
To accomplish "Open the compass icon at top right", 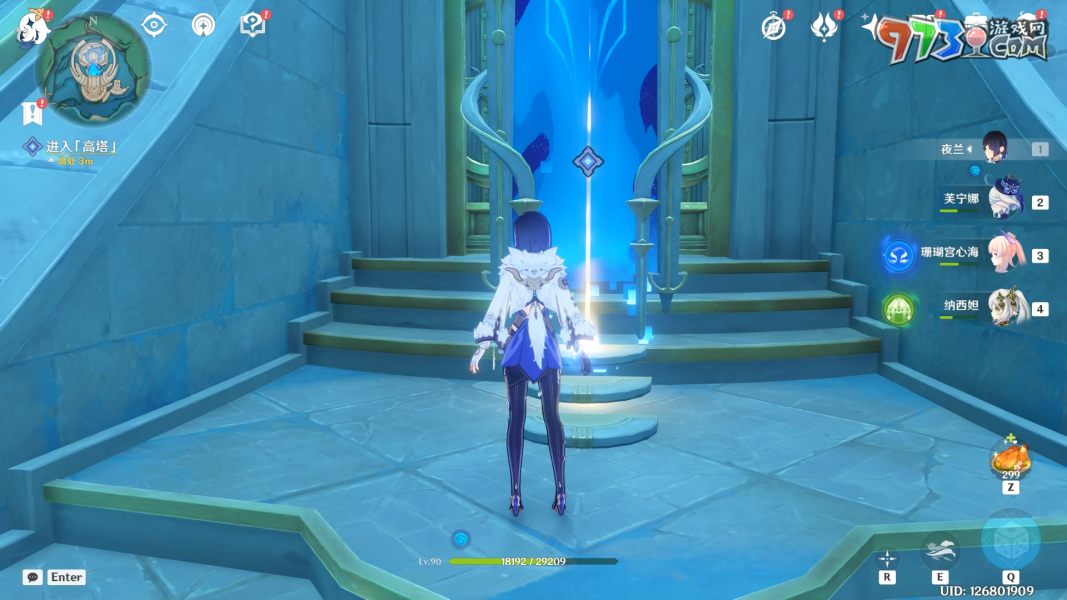I will click(x=773, y=27).
